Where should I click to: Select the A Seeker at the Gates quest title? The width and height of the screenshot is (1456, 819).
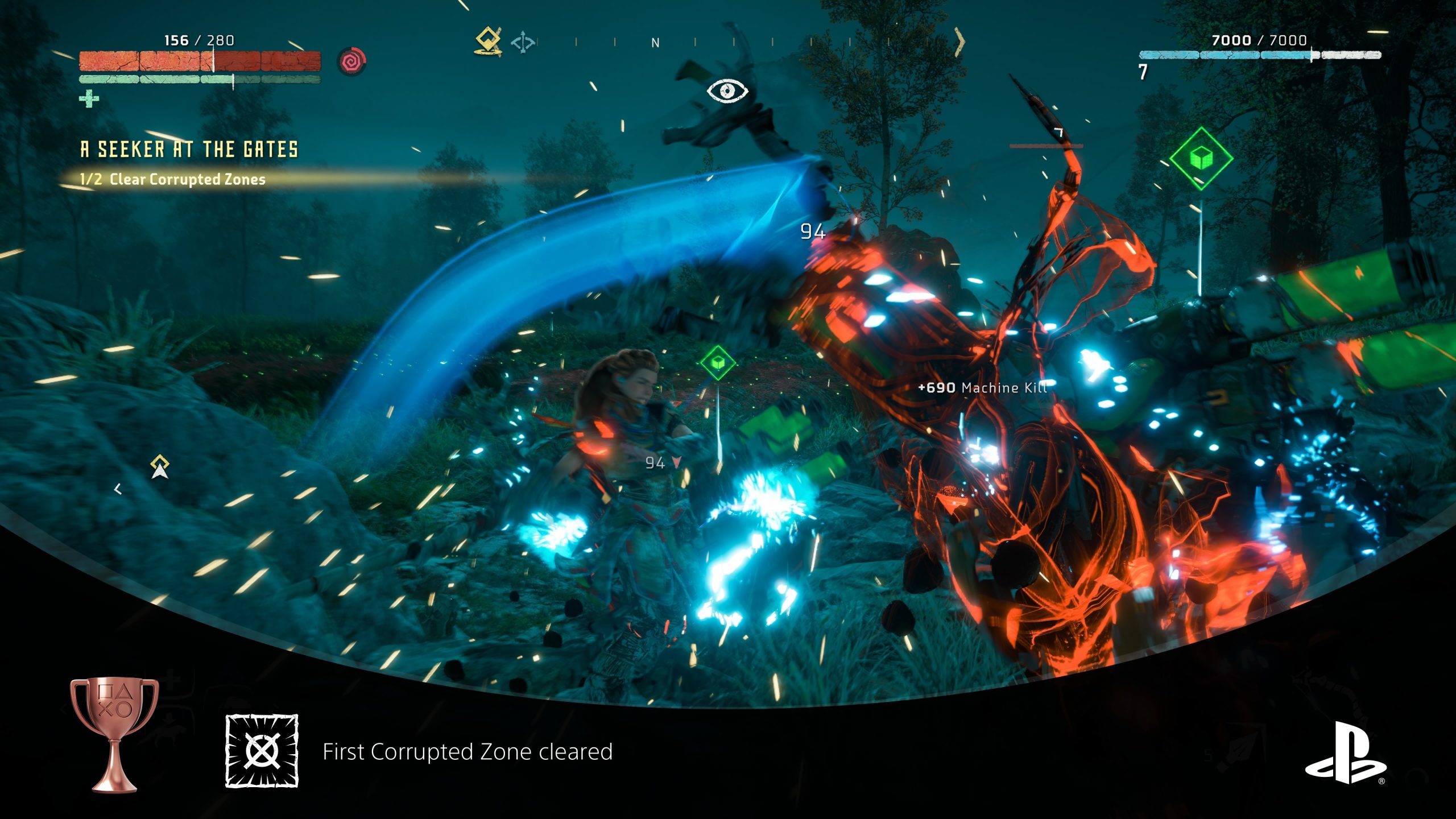(x=189, y=150)
